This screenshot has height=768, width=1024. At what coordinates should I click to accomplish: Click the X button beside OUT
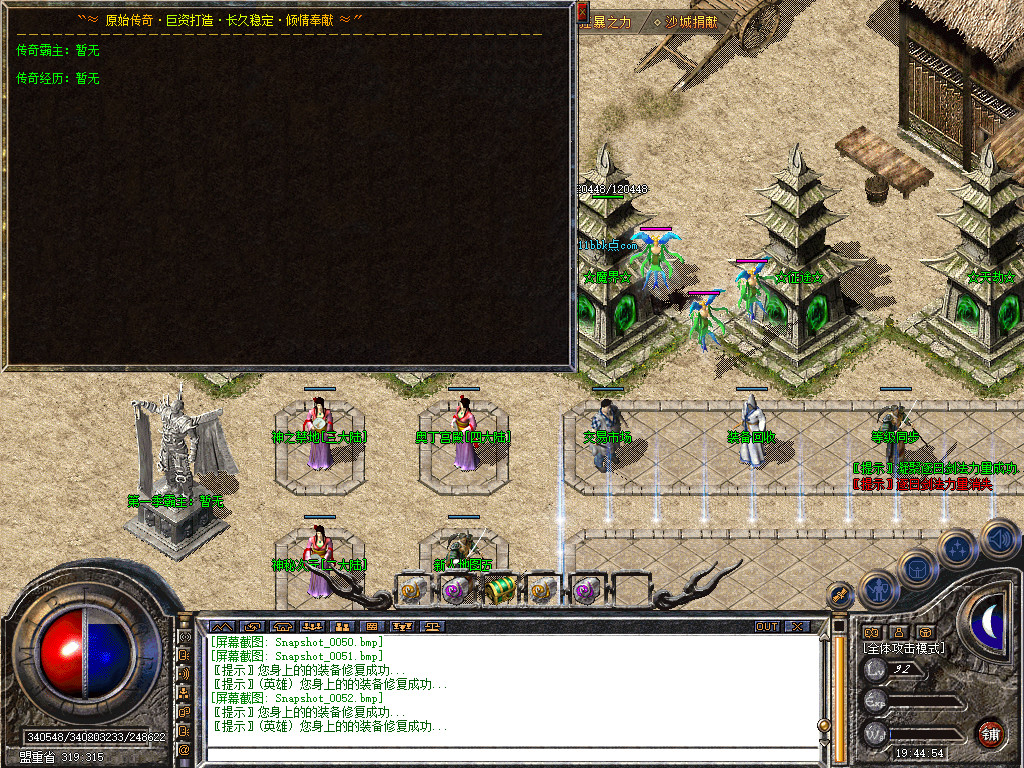[x=797, y=627]
